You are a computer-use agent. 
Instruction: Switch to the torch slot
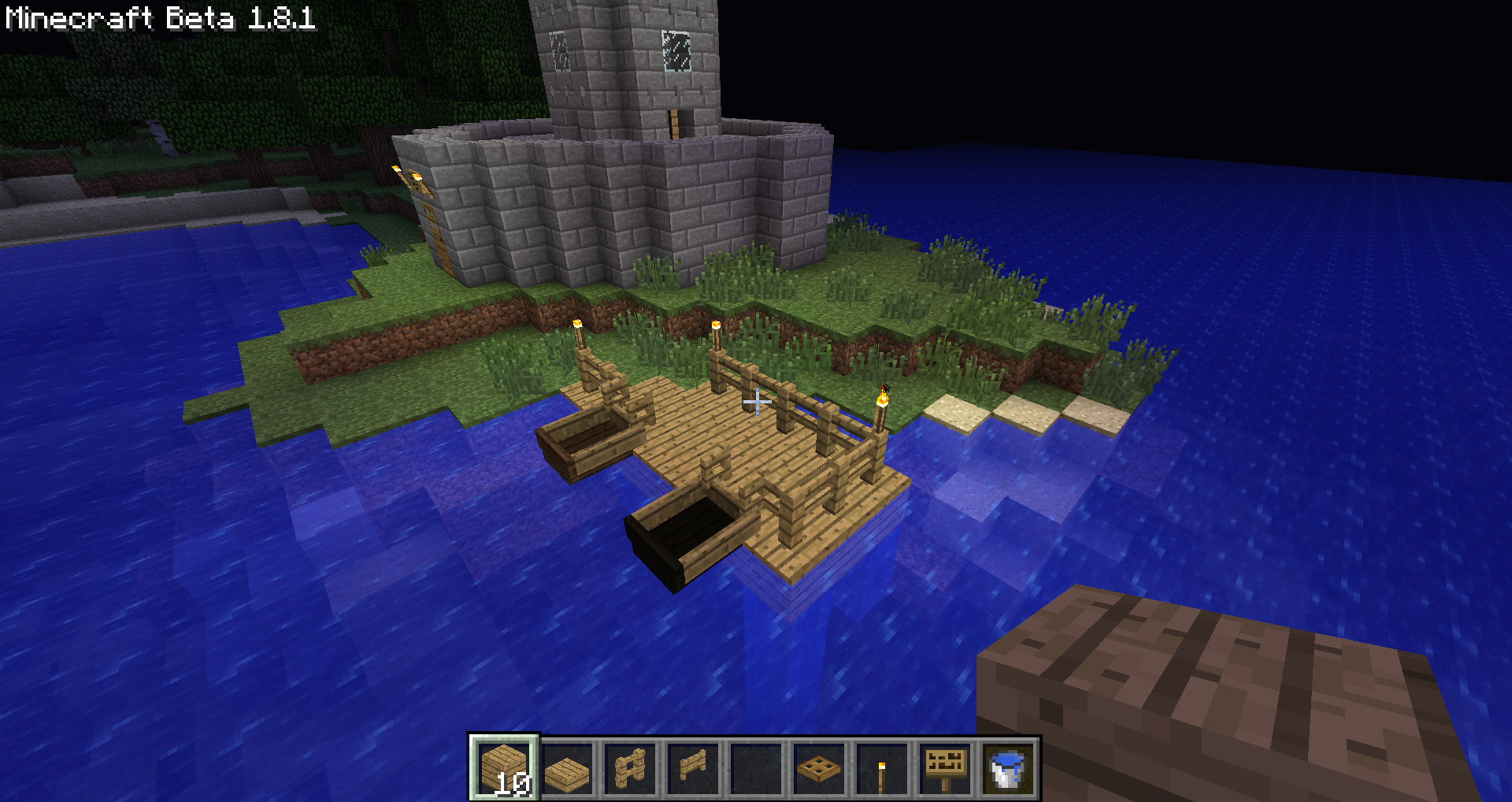coord(882,768)
